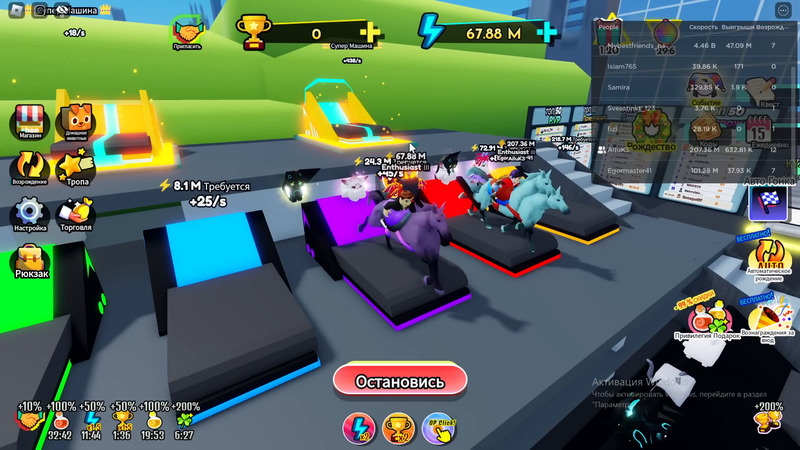Click the red Остановись button

tap(400, 380)
